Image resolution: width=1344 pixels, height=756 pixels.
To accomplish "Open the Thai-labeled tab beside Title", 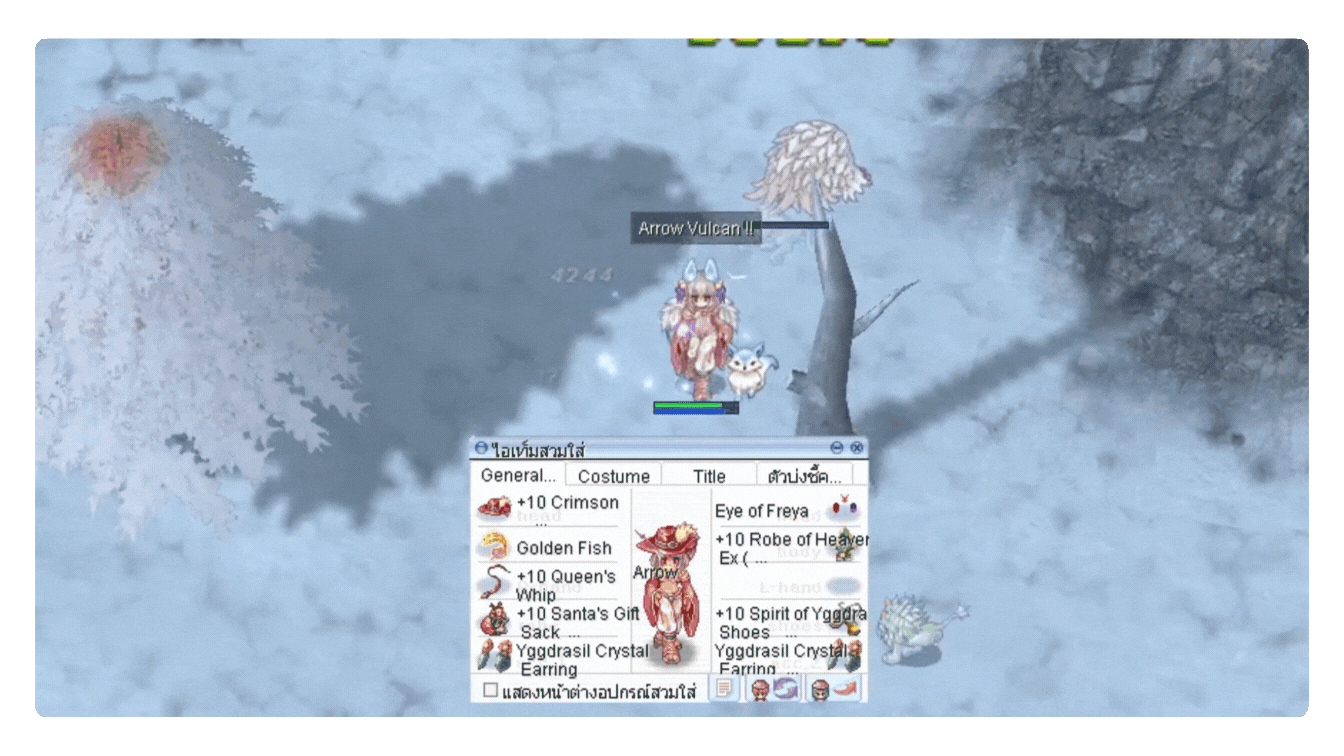I will point(805,476).
